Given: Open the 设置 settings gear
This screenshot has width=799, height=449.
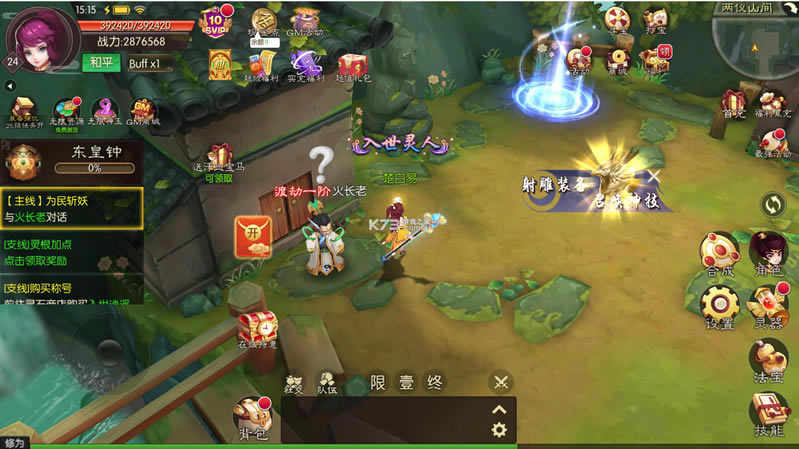Looking at the screenshot, I should coord(719,307).
